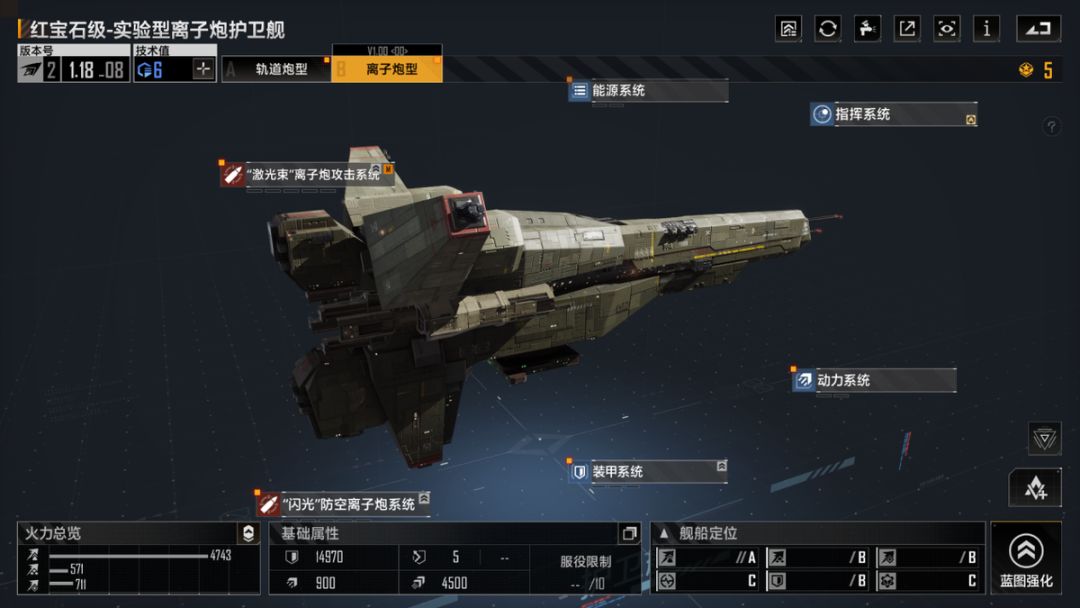Toggle the 火力总览 panel switch icon

click(248, 534)
